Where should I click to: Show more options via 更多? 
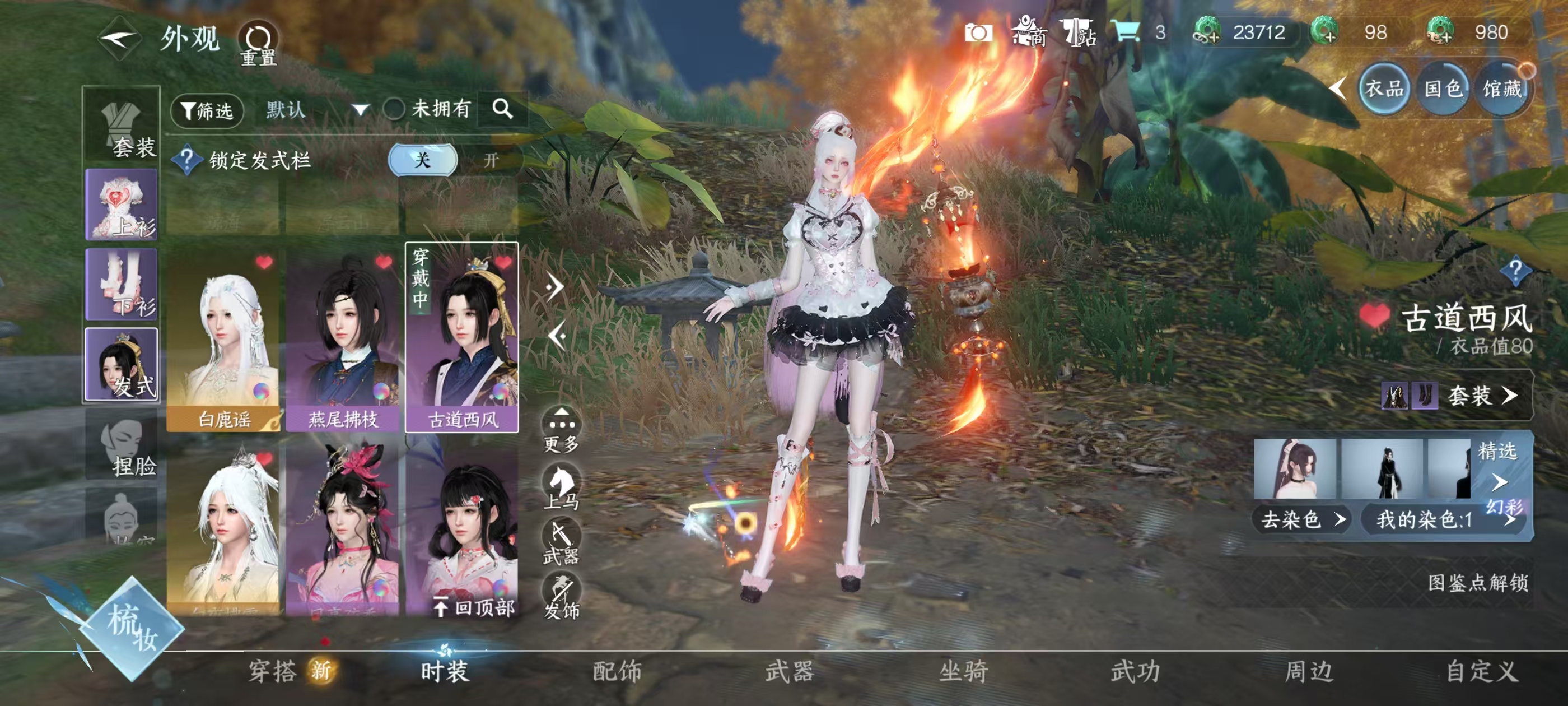561,429
